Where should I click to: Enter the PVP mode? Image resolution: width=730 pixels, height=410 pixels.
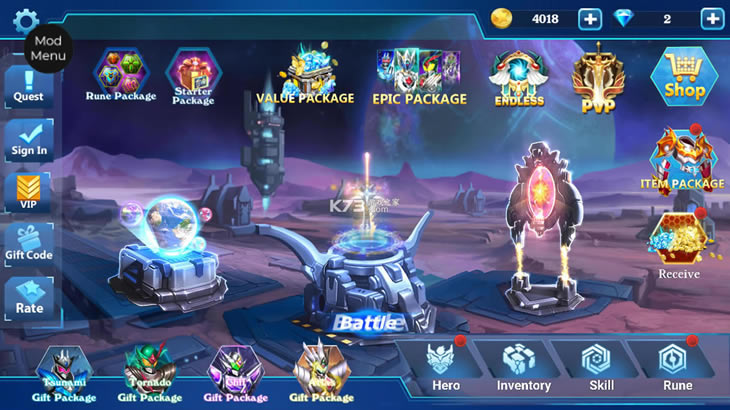[599, 77]
